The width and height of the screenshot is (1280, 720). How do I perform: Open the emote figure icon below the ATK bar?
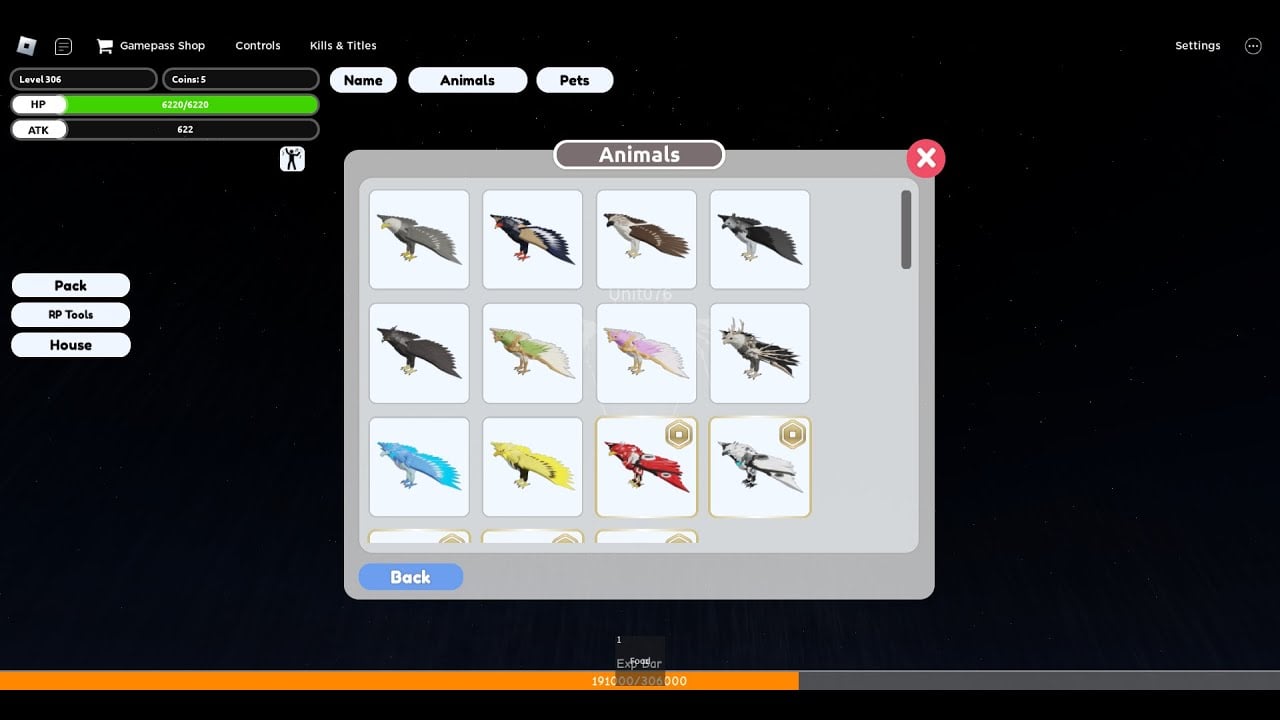[292, 158]
